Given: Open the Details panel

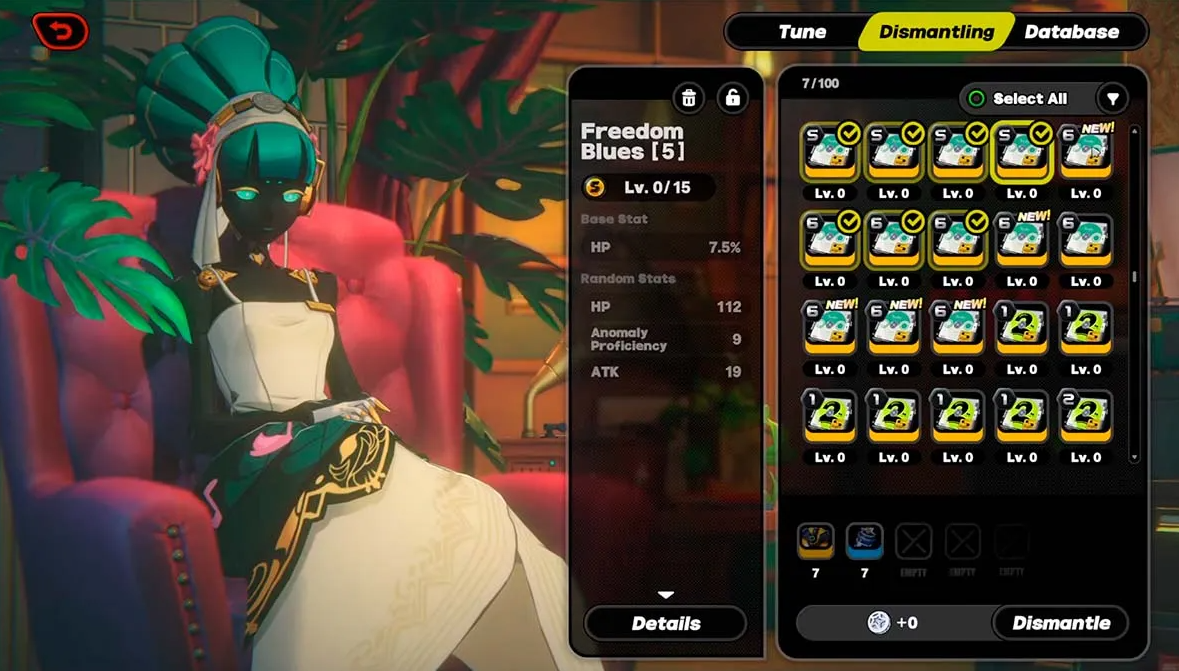Looking at the screenshot, I should [666, 623].
